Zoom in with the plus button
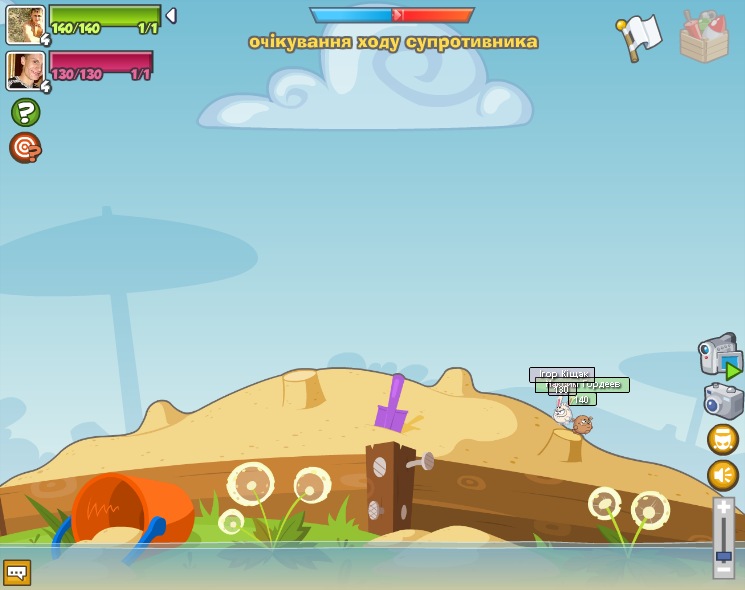The width and height of the screenshot is (745, 590). pyautogui.click(x=723, y=507)
